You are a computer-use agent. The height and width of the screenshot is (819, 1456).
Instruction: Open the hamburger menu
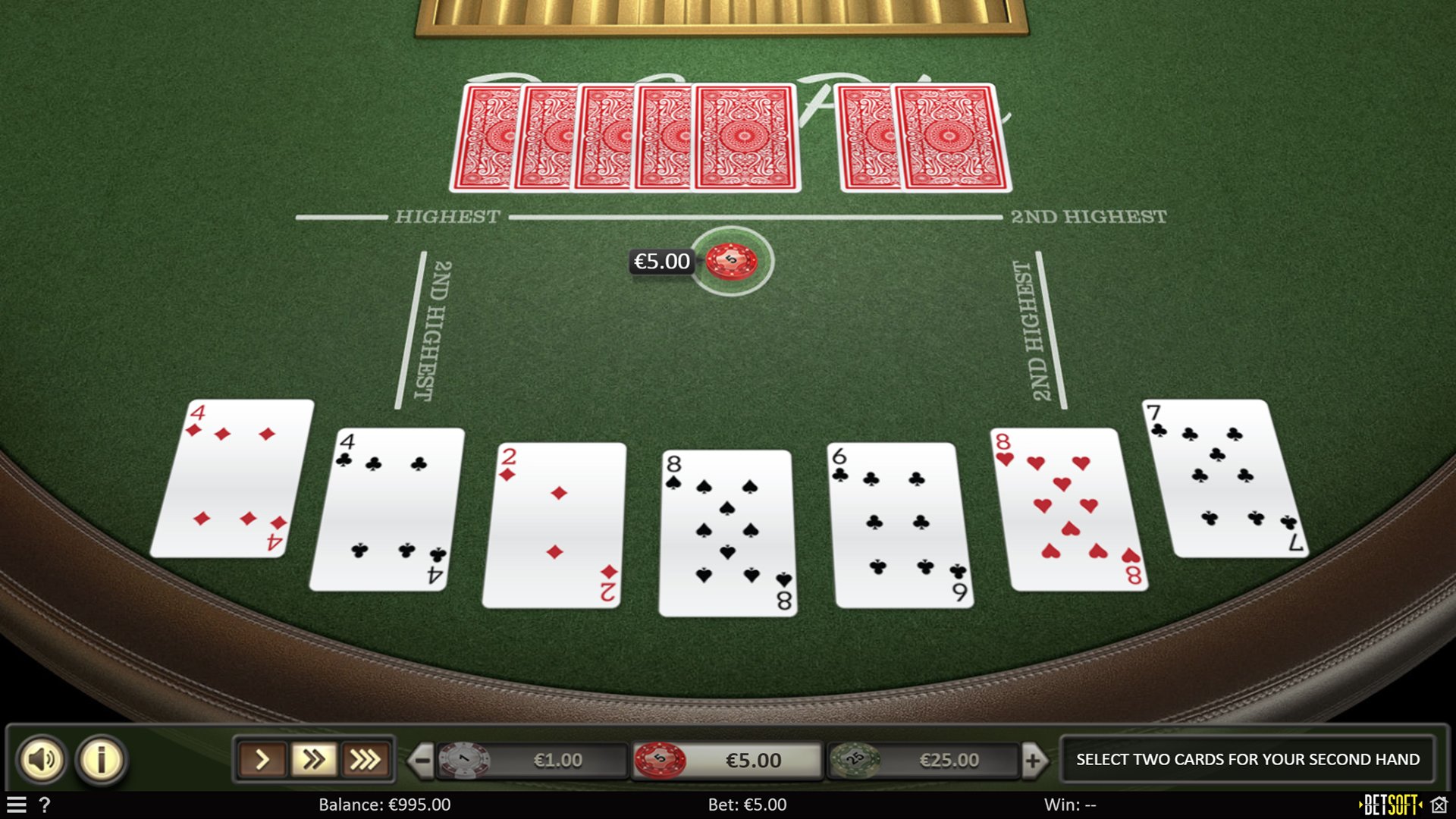point(17,805)
